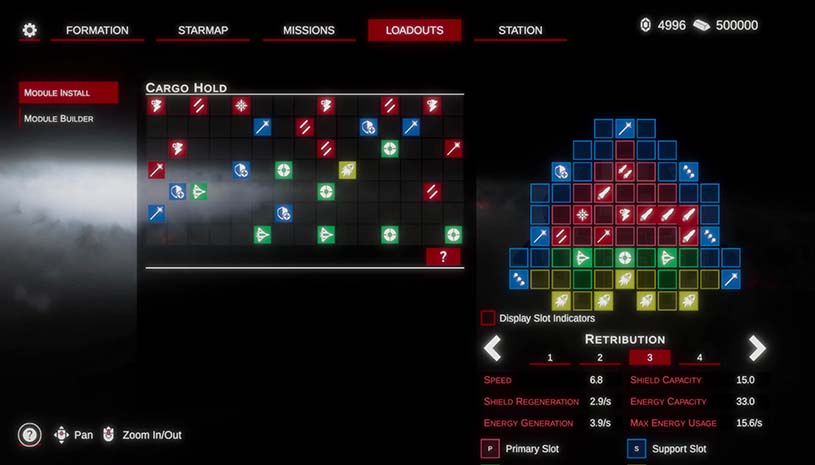Pick the yellow rocket module in cargo hold
815x465 pixels.
pos(347,170)
